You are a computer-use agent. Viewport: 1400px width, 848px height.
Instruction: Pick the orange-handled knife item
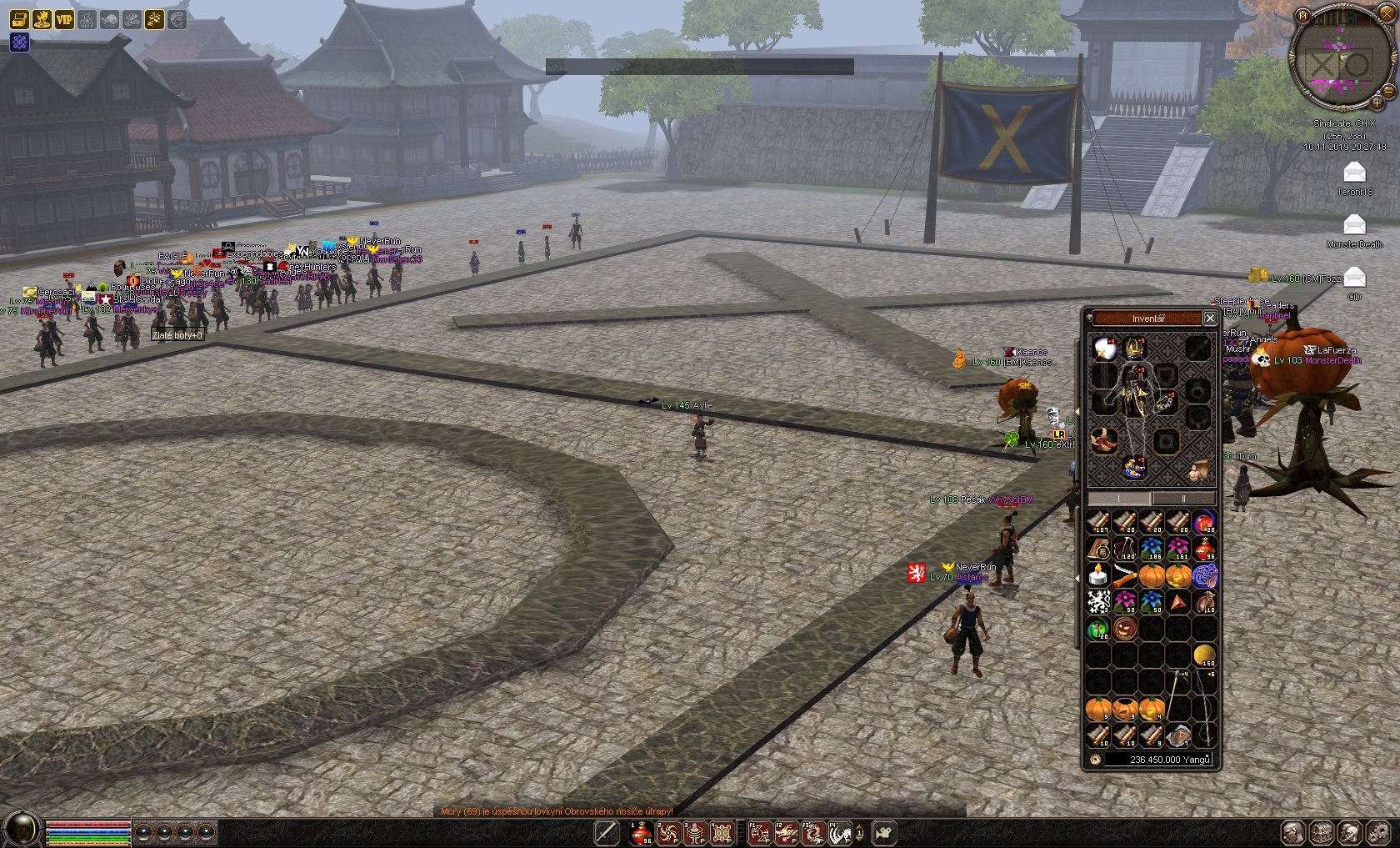click(1124, 575)
